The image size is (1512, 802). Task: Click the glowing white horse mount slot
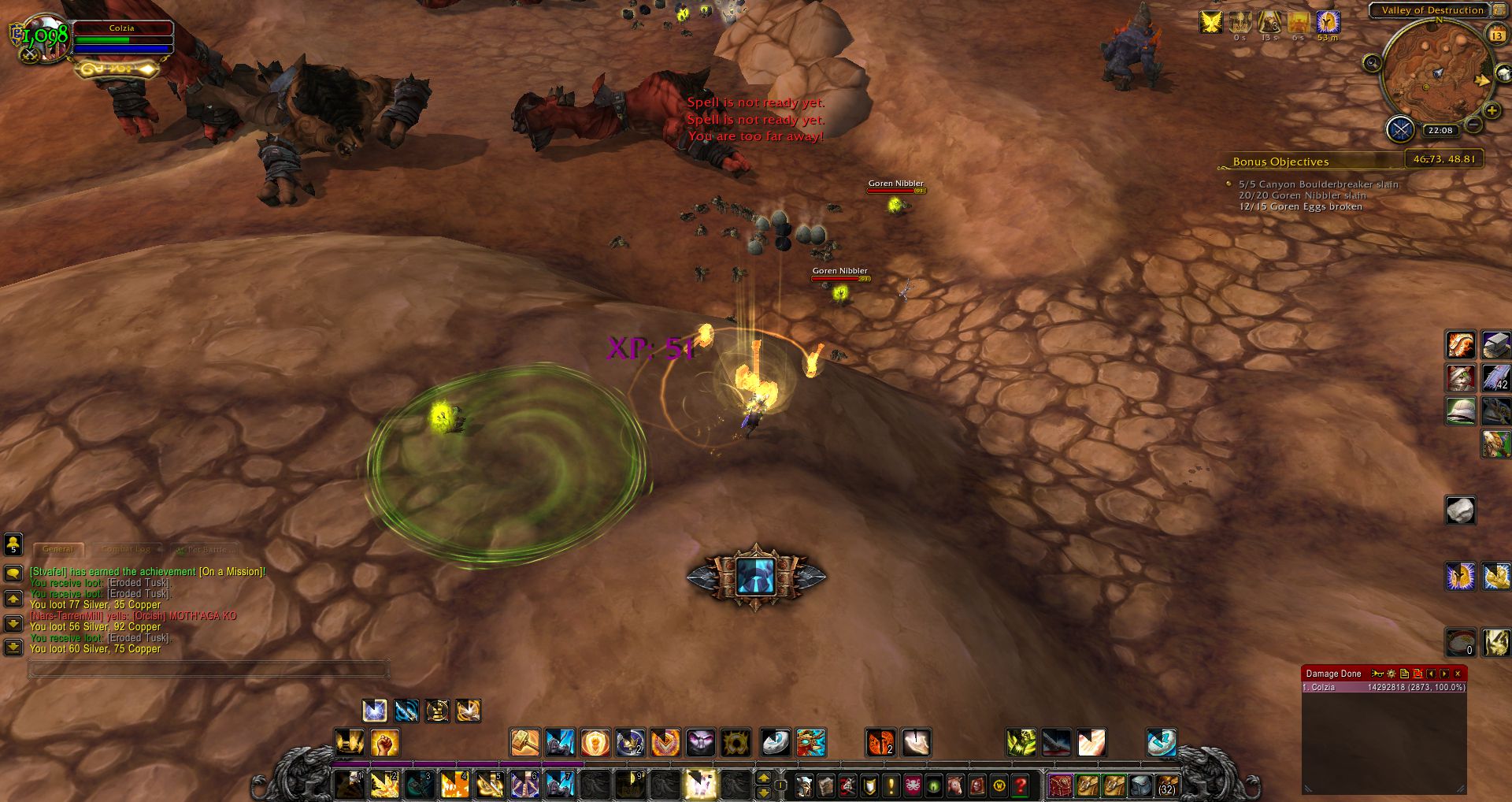coord(699,785)
